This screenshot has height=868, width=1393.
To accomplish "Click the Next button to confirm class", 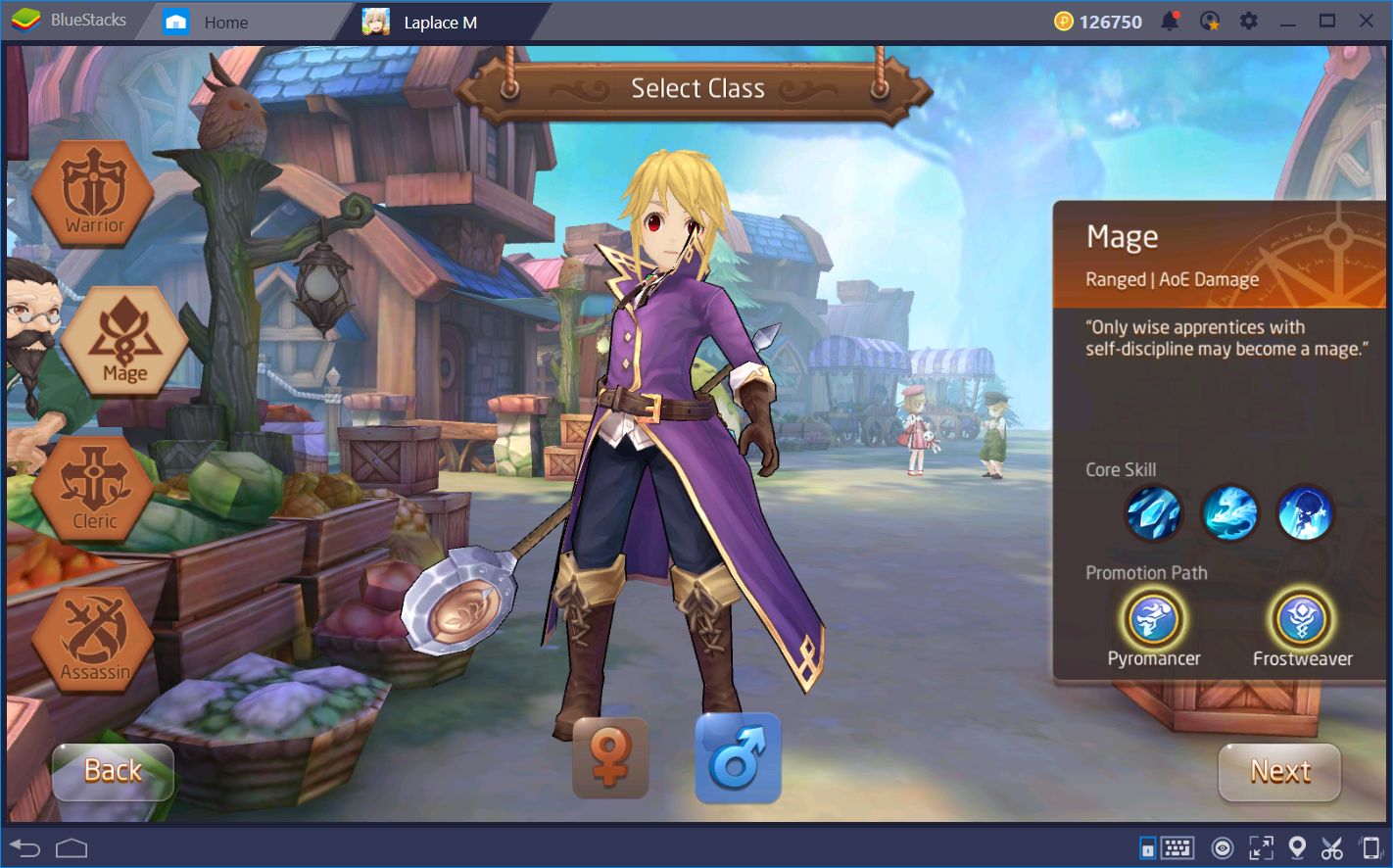I will point(1279,773).
